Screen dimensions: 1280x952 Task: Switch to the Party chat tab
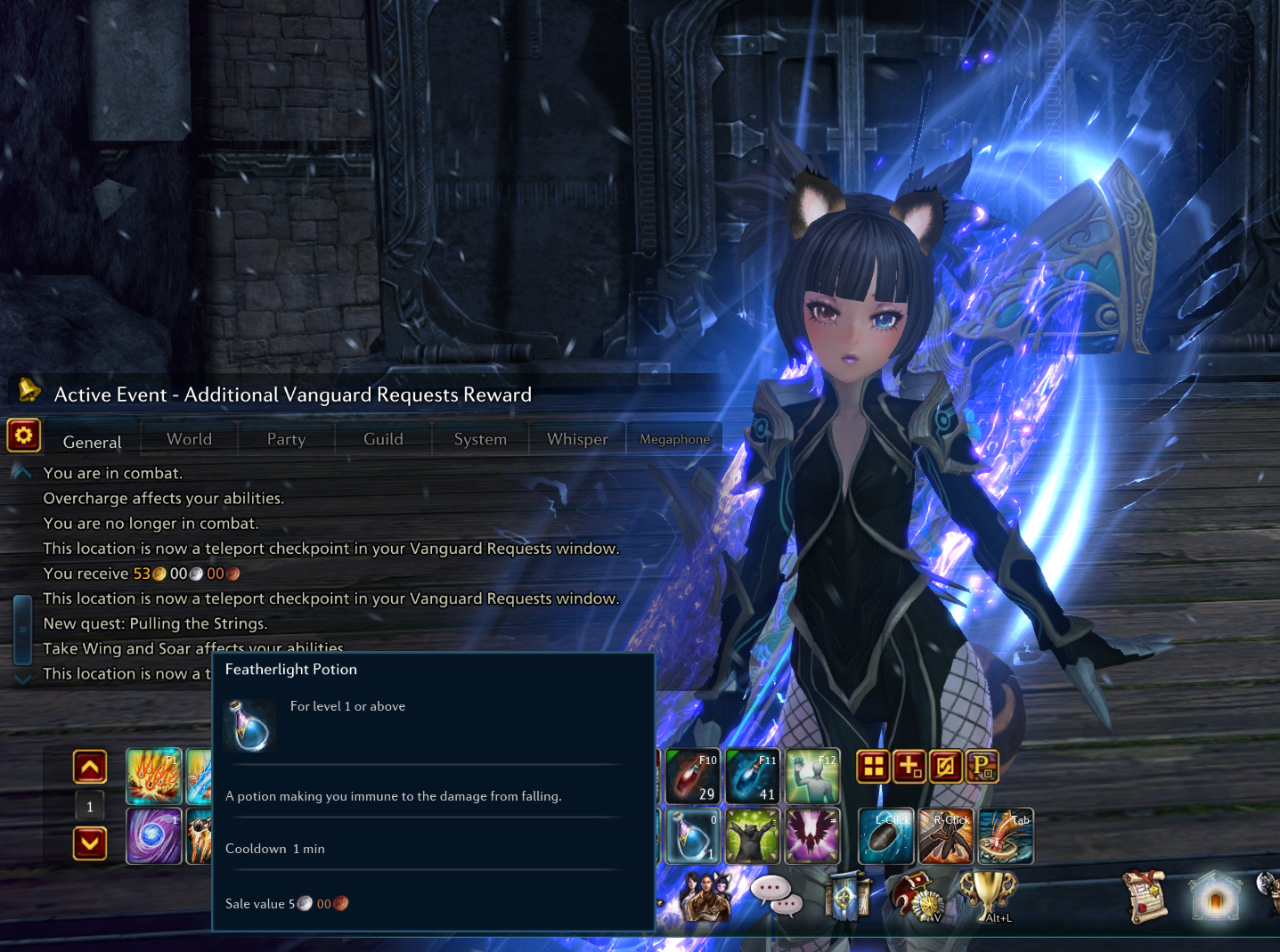tap(286, 439)
